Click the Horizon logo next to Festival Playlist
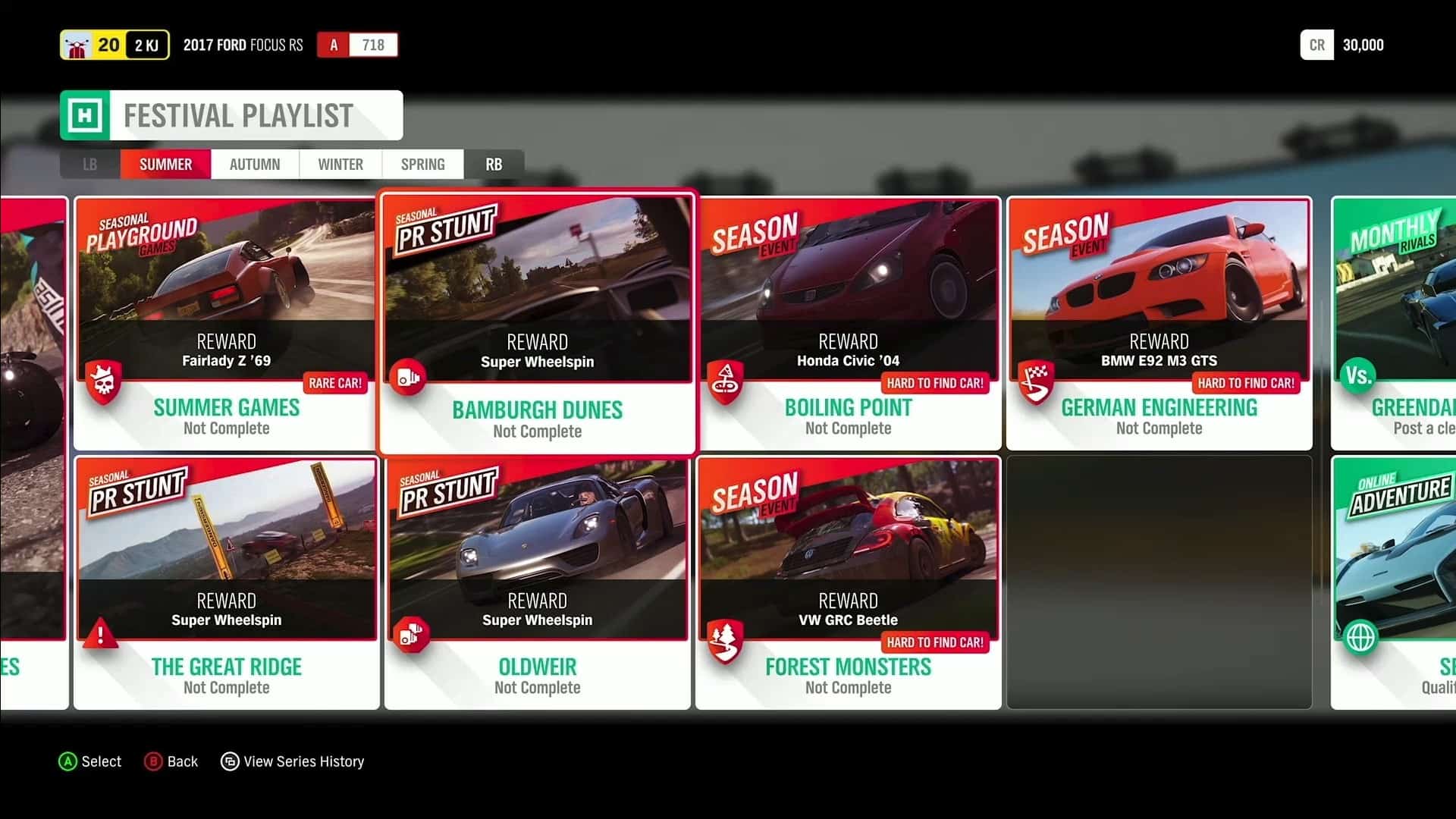The width and height of the screenshot is (1456, 819). [83, 115]
